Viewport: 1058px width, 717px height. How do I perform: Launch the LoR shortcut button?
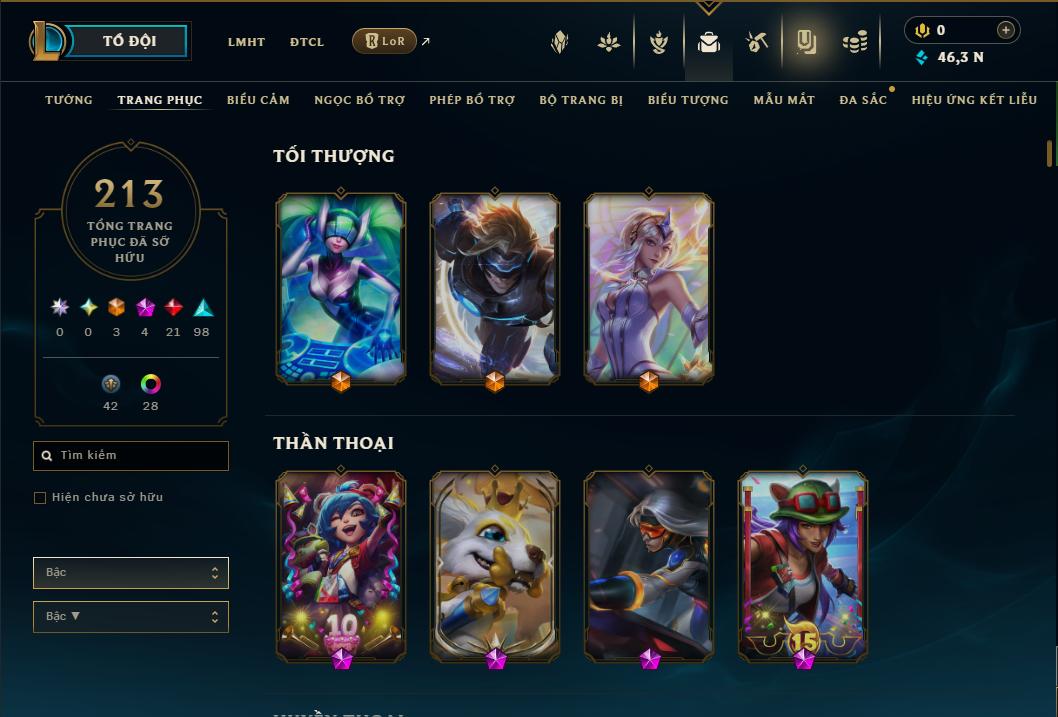coord(385,41)
